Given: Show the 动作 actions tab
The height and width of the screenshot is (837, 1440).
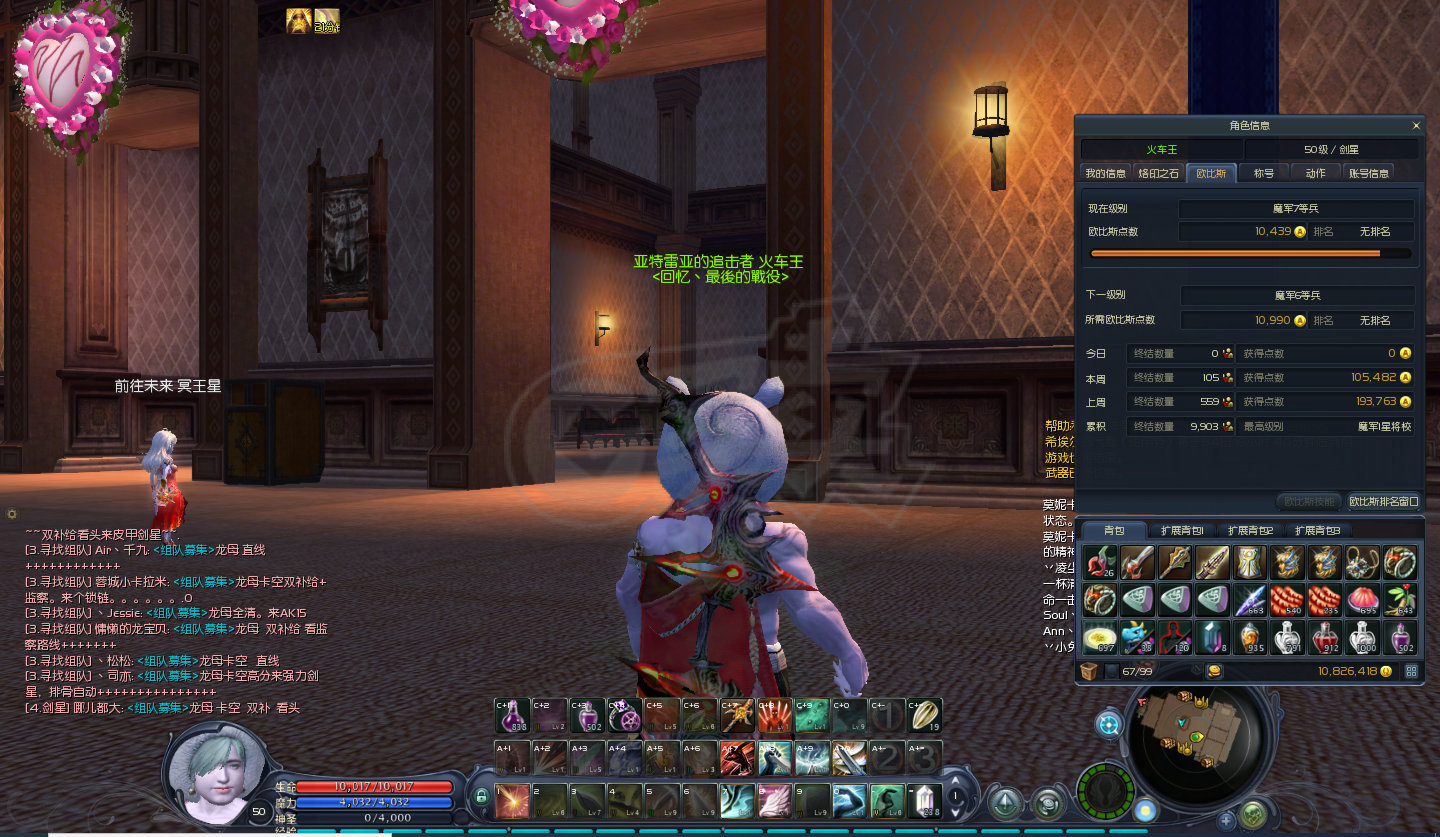Looking at the screenshot, I should 1315,173.
